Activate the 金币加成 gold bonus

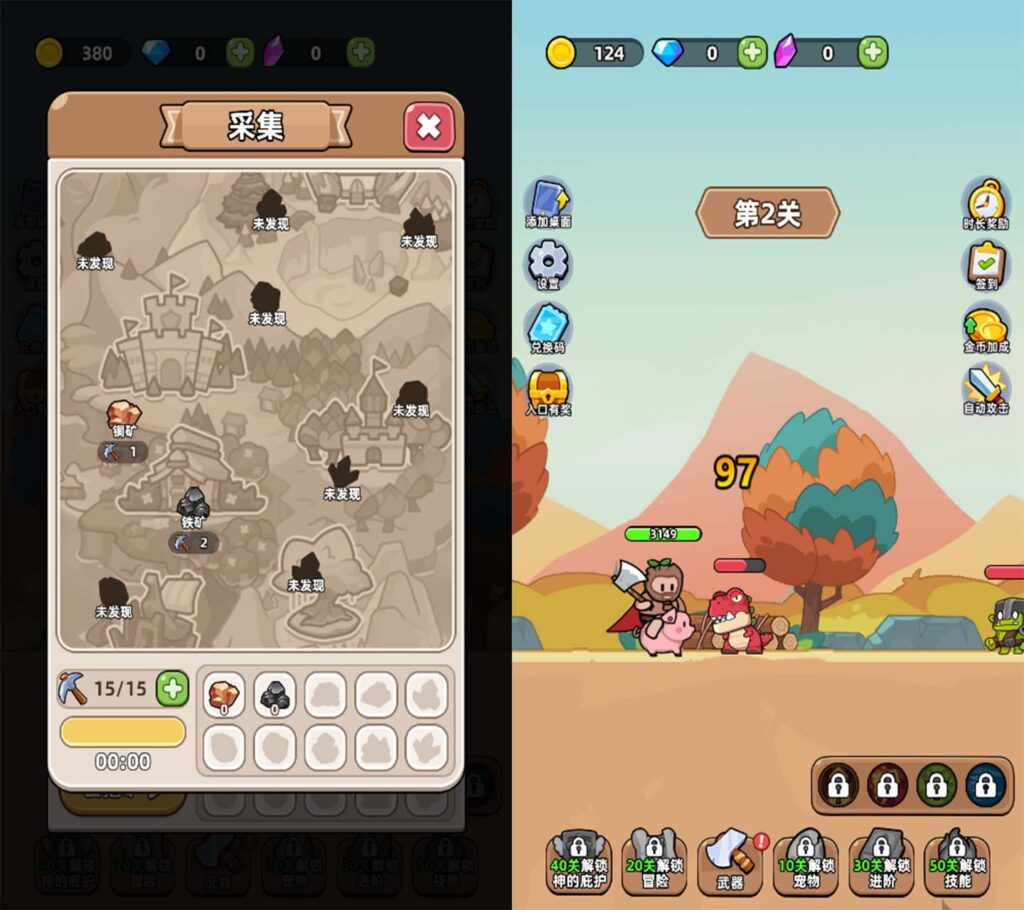985,327
